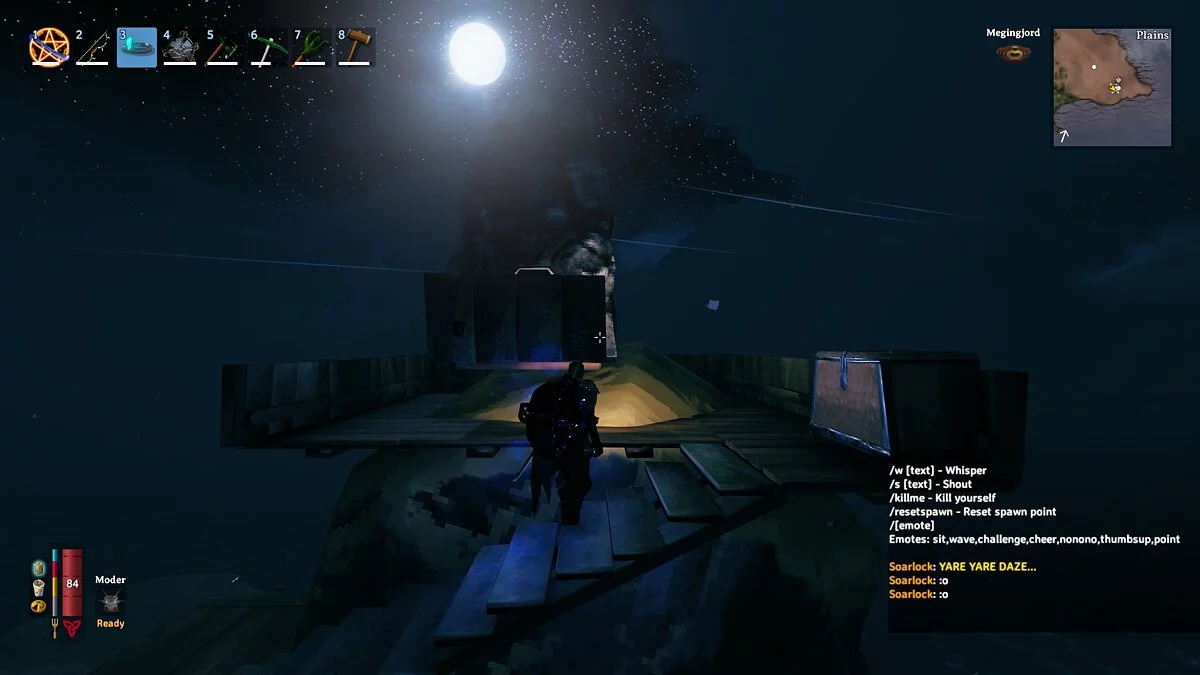Open the Plains minimap
1200x675 pixels.
pyautogui.click(x=1112, y=87)
